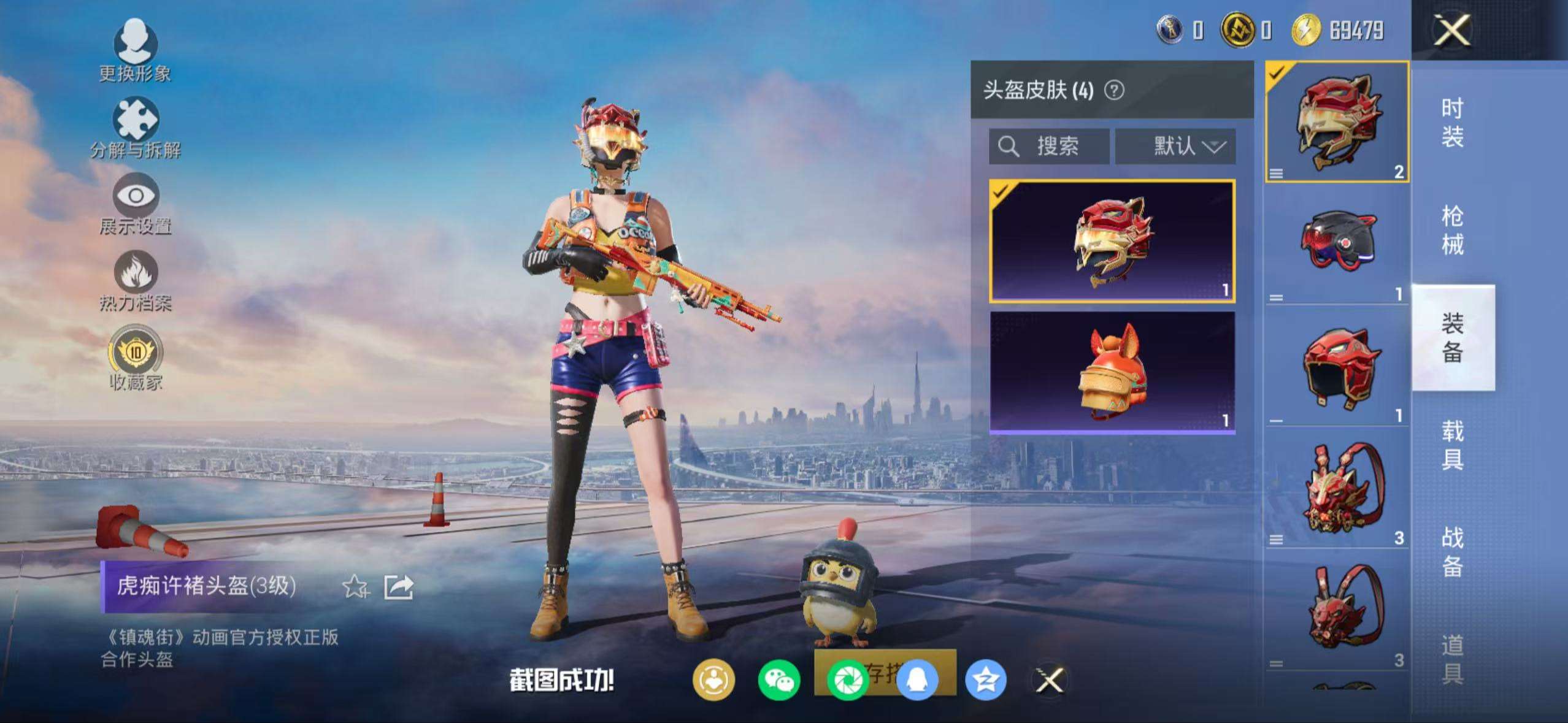Click the 搜索 search field
The height and width of the screenshot is (723, 1568).
(x=1049, y=146)
